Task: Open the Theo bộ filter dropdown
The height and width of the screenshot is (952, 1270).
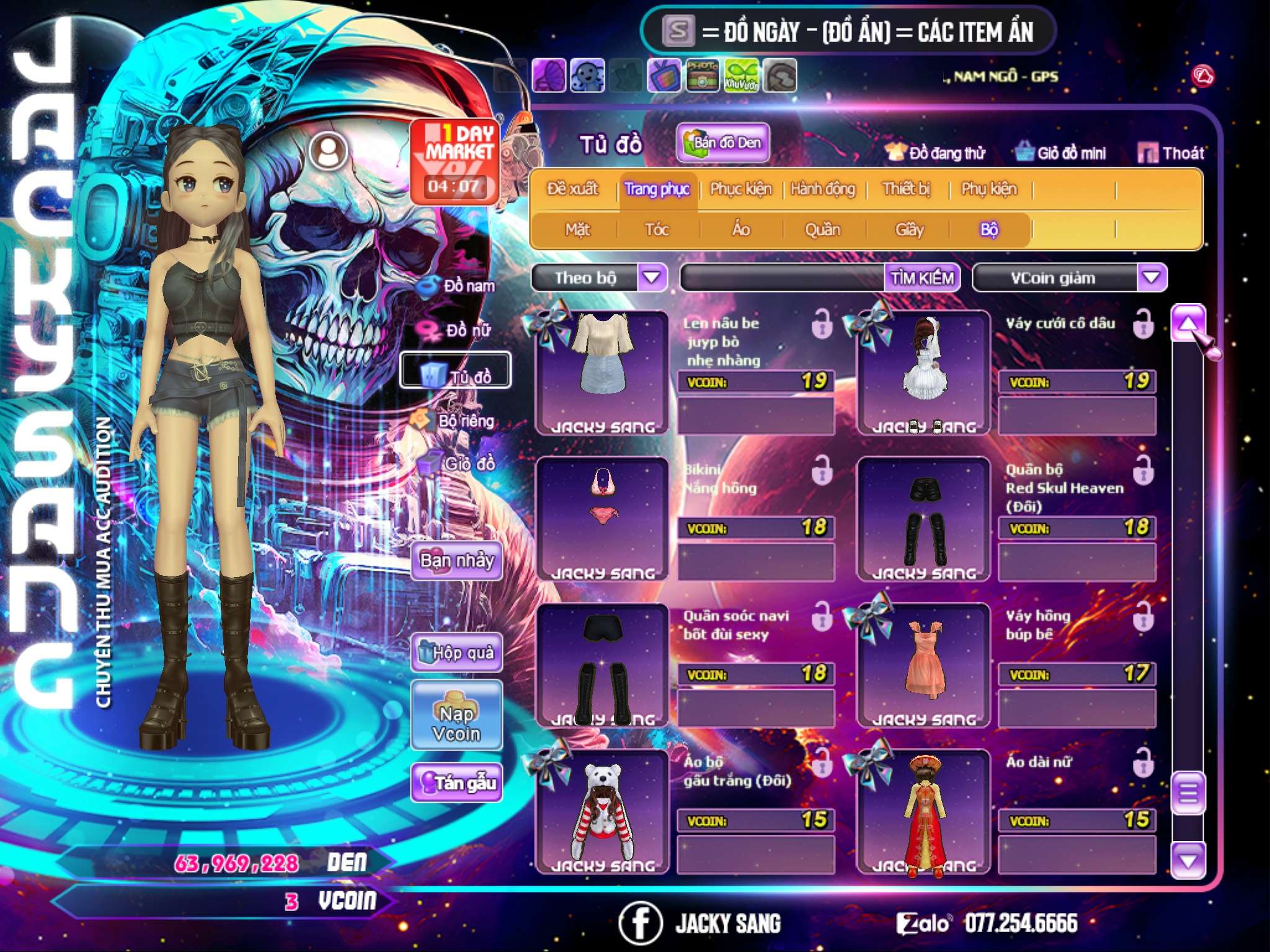Action: tap(652, 277)
